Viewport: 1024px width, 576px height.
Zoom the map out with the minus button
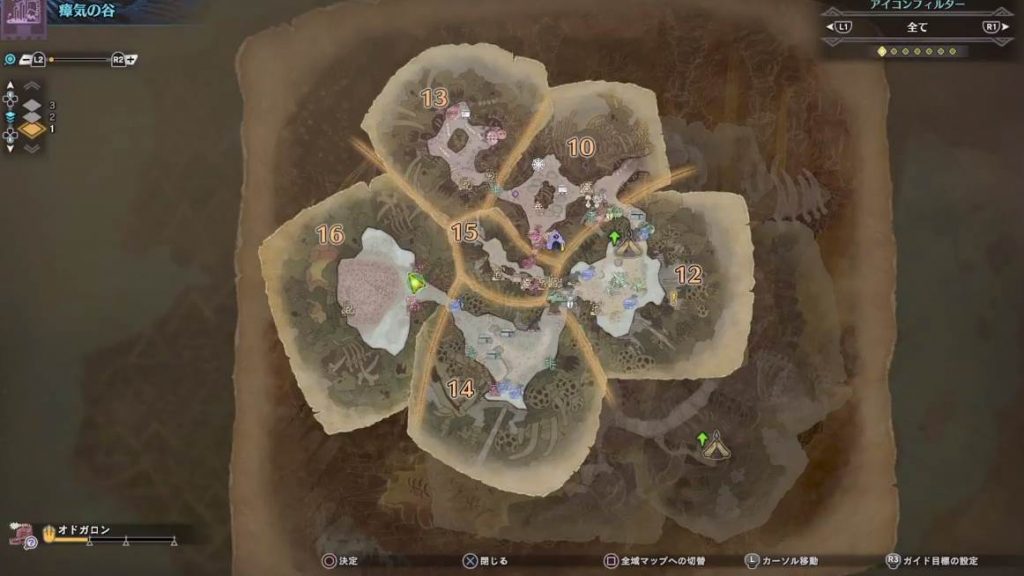[x=24, y=60]
